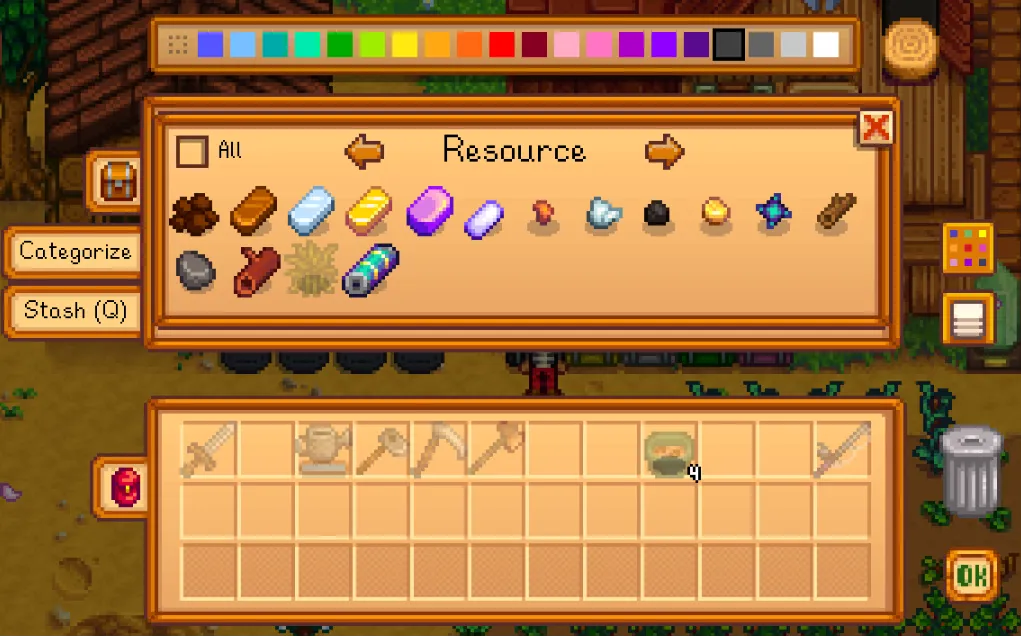Select the gold bar item
Image resolution: width=1021 pixels, height=641 pixels.
370,210
